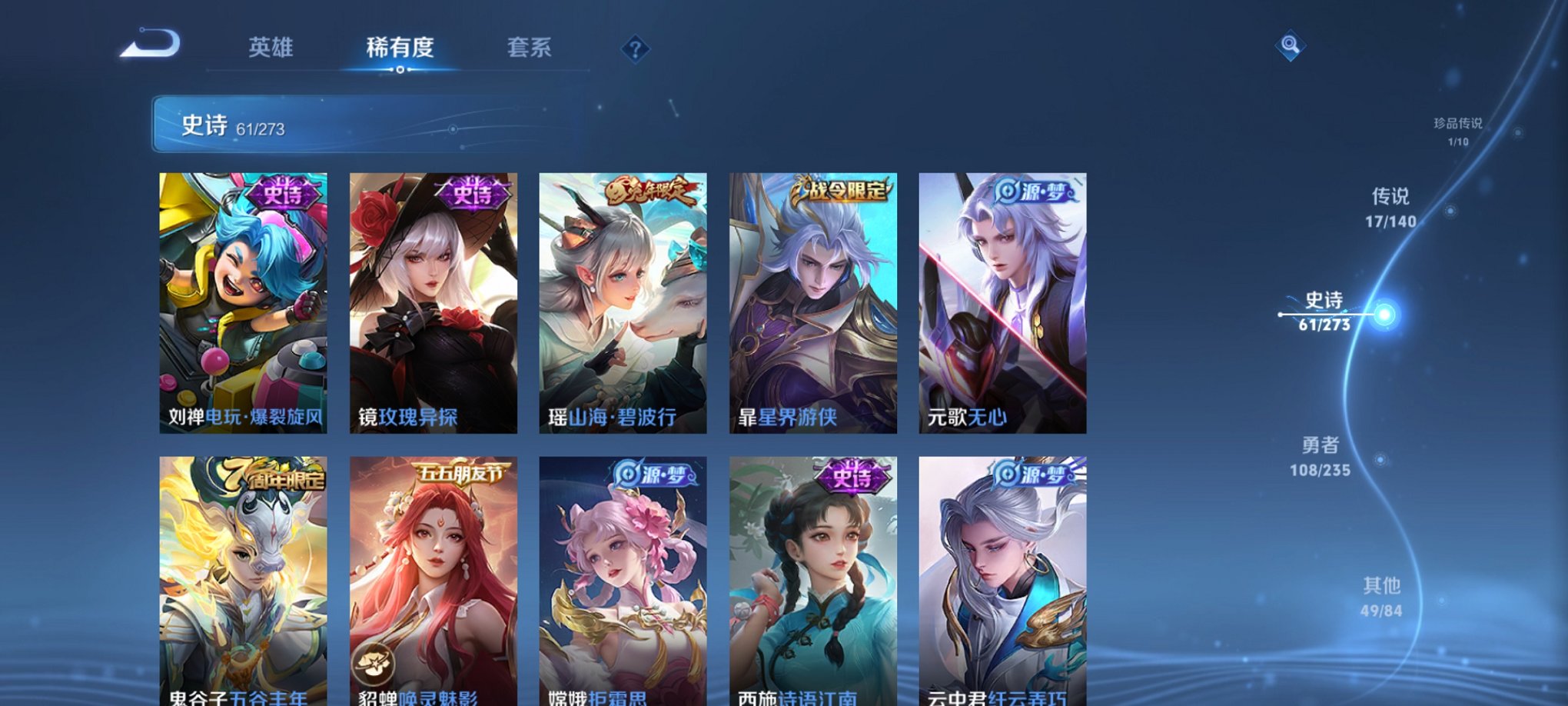Select the 稀有度 tab
The height and width of the screenshot is (706, 1568).
coord(400,48)
